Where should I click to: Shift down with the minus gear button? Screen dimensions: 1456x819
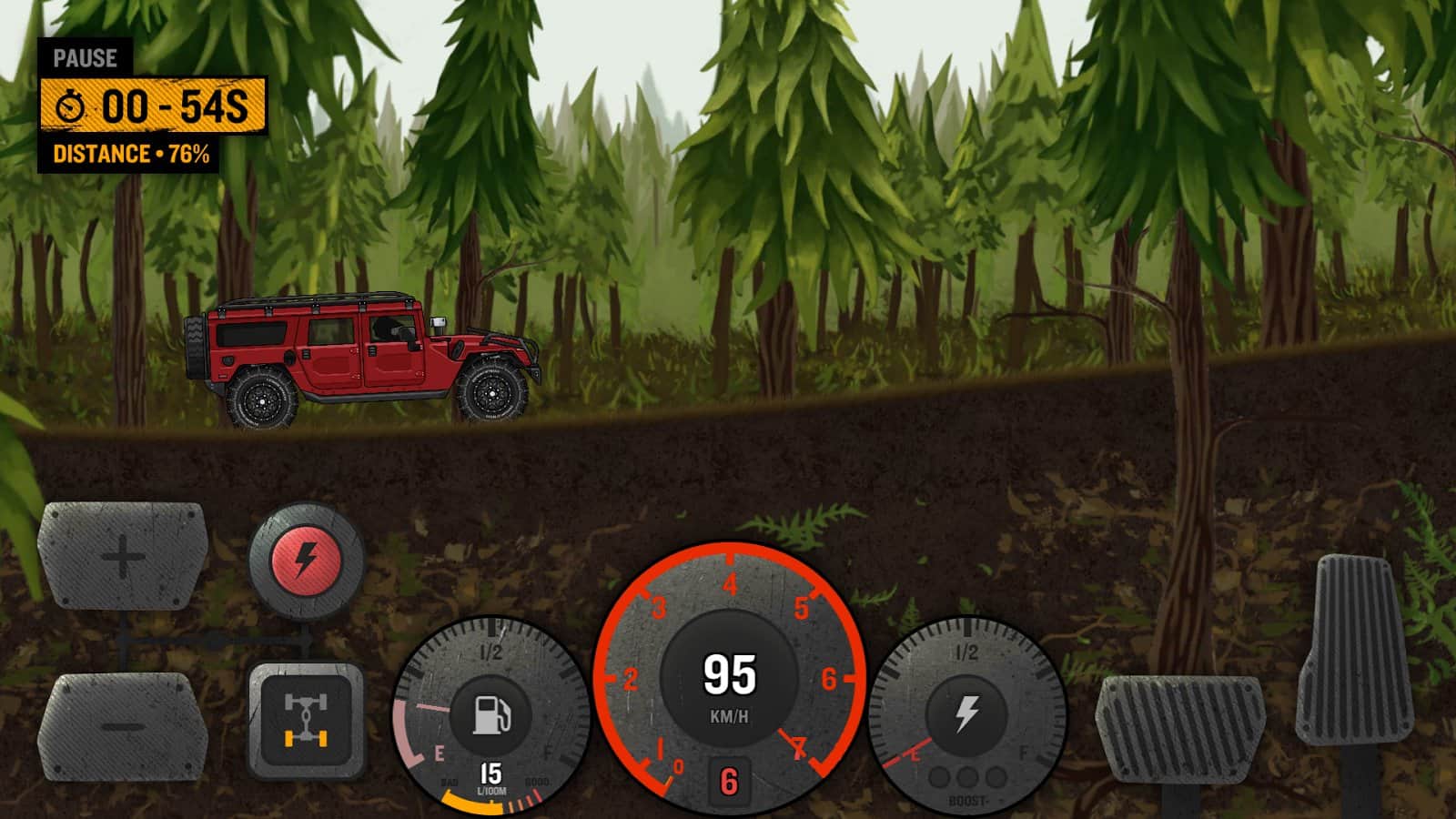point(123,726)
